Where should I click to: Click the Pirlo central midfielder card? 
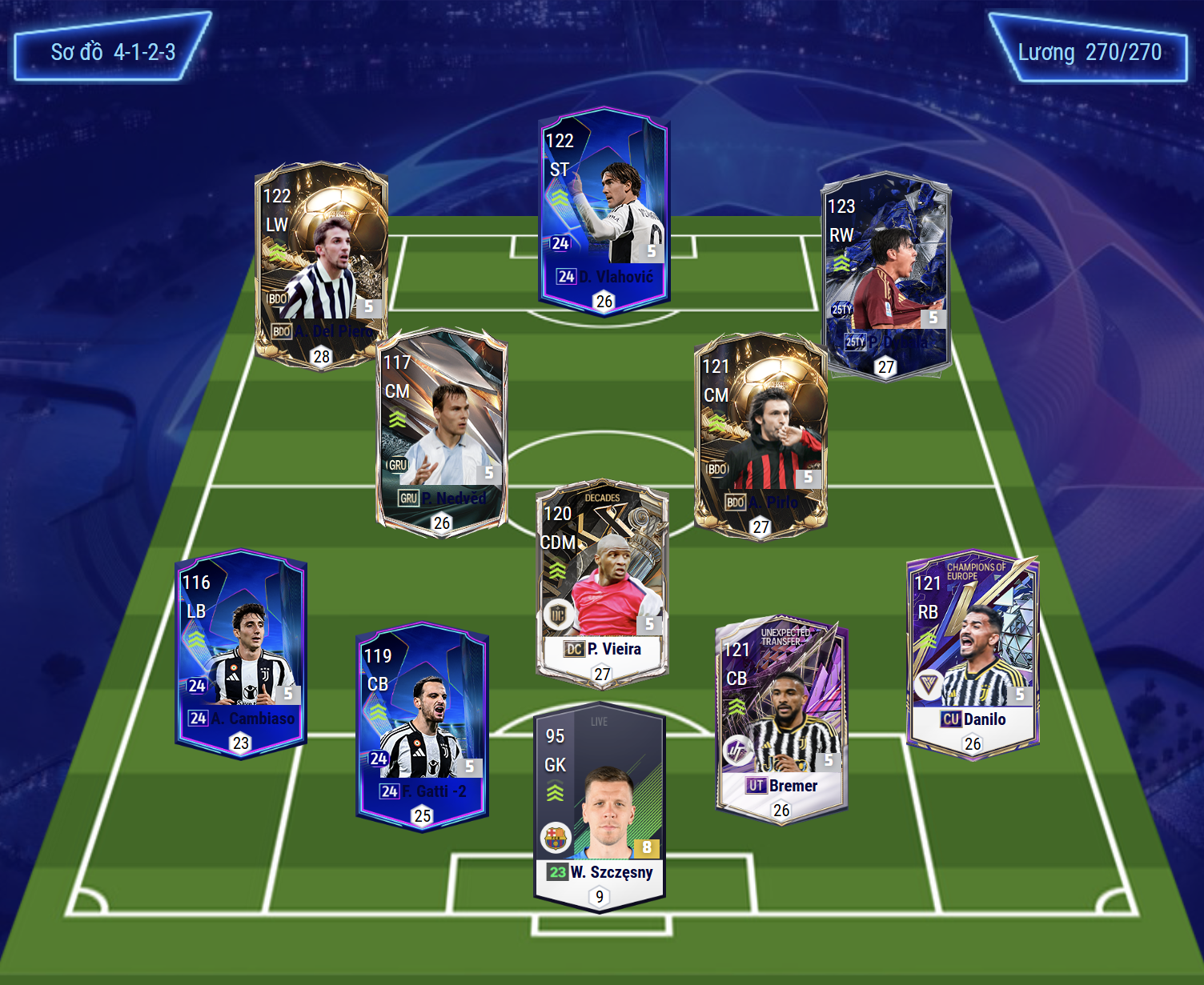tap(761, 436)
